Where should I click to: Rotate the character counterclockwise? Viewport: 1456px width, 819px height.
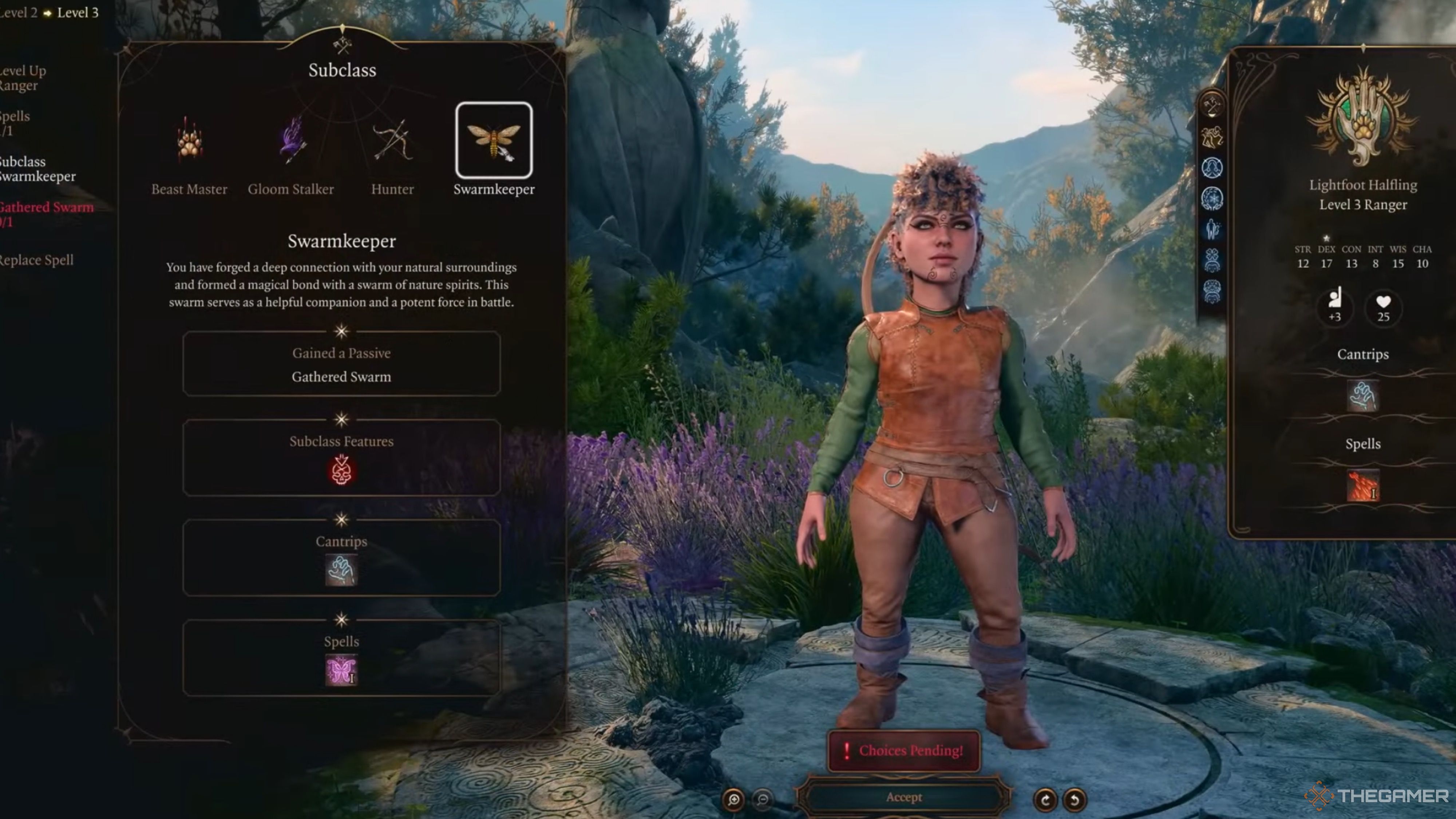click(1075, 799)
